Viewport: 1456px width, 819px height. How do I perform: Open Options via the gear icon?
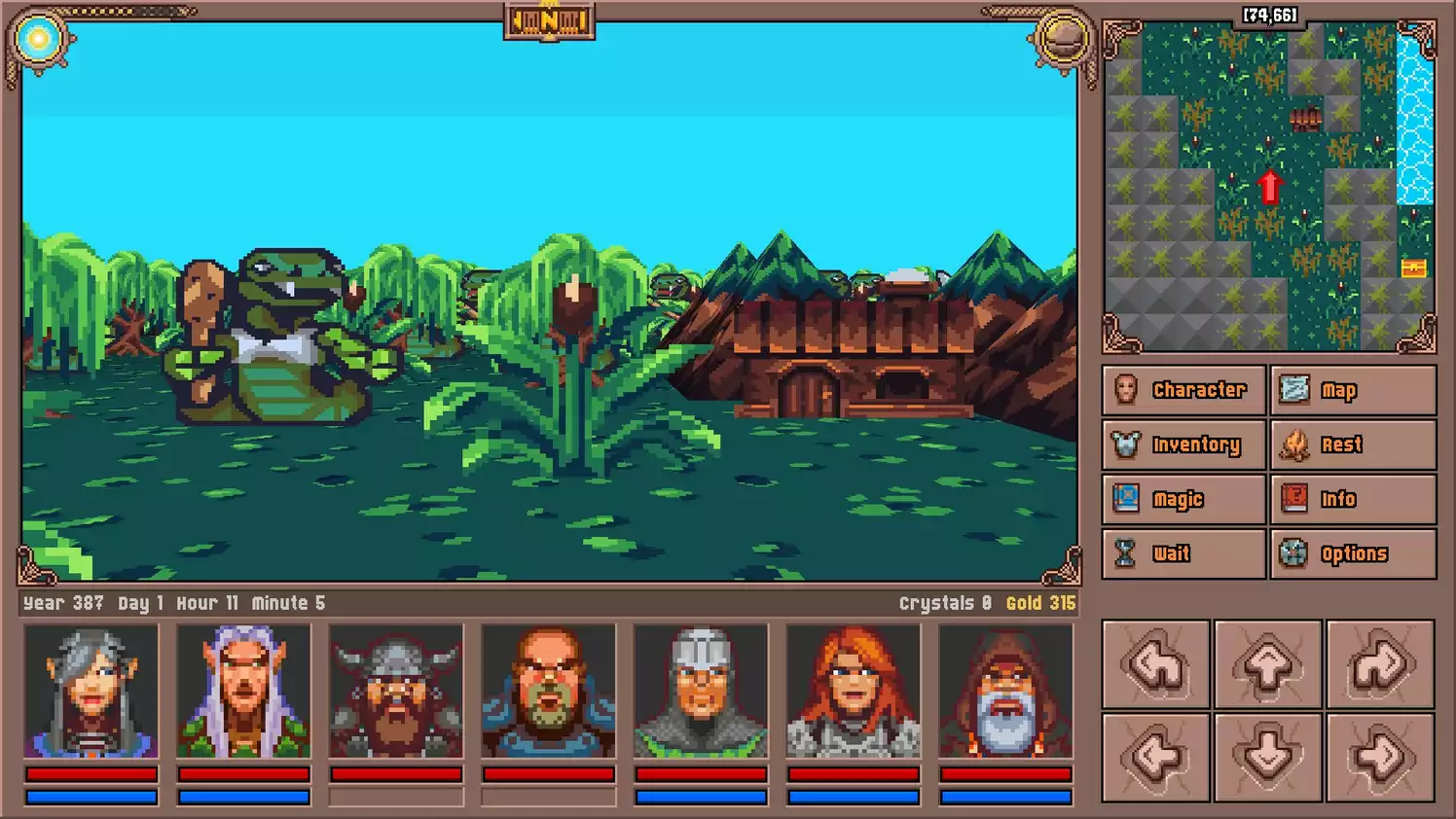pos(1294,553)
